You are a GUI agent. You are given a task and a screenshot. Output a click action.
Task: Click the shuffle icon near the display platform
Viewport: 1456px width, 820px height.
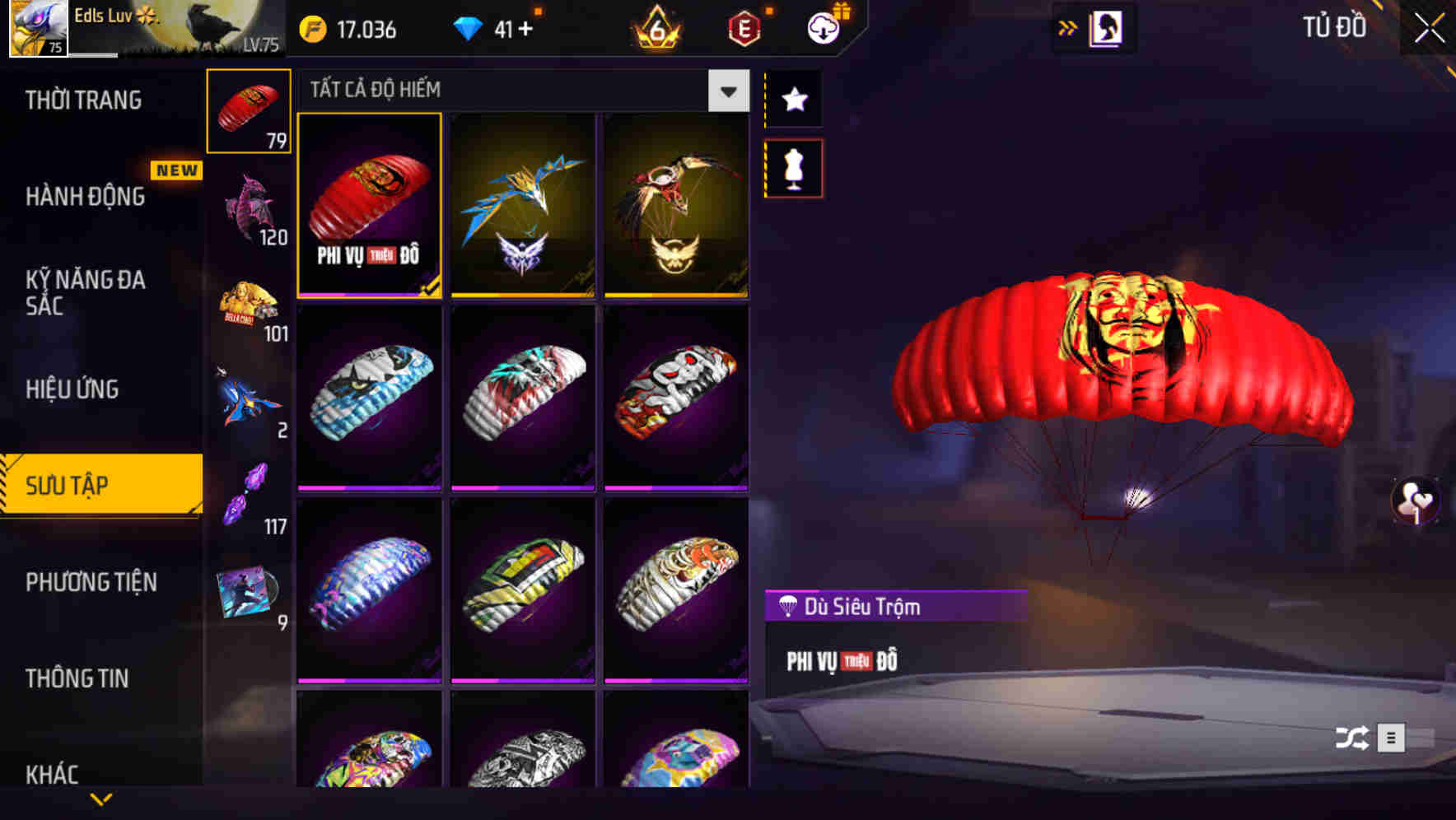point(1351,738)
